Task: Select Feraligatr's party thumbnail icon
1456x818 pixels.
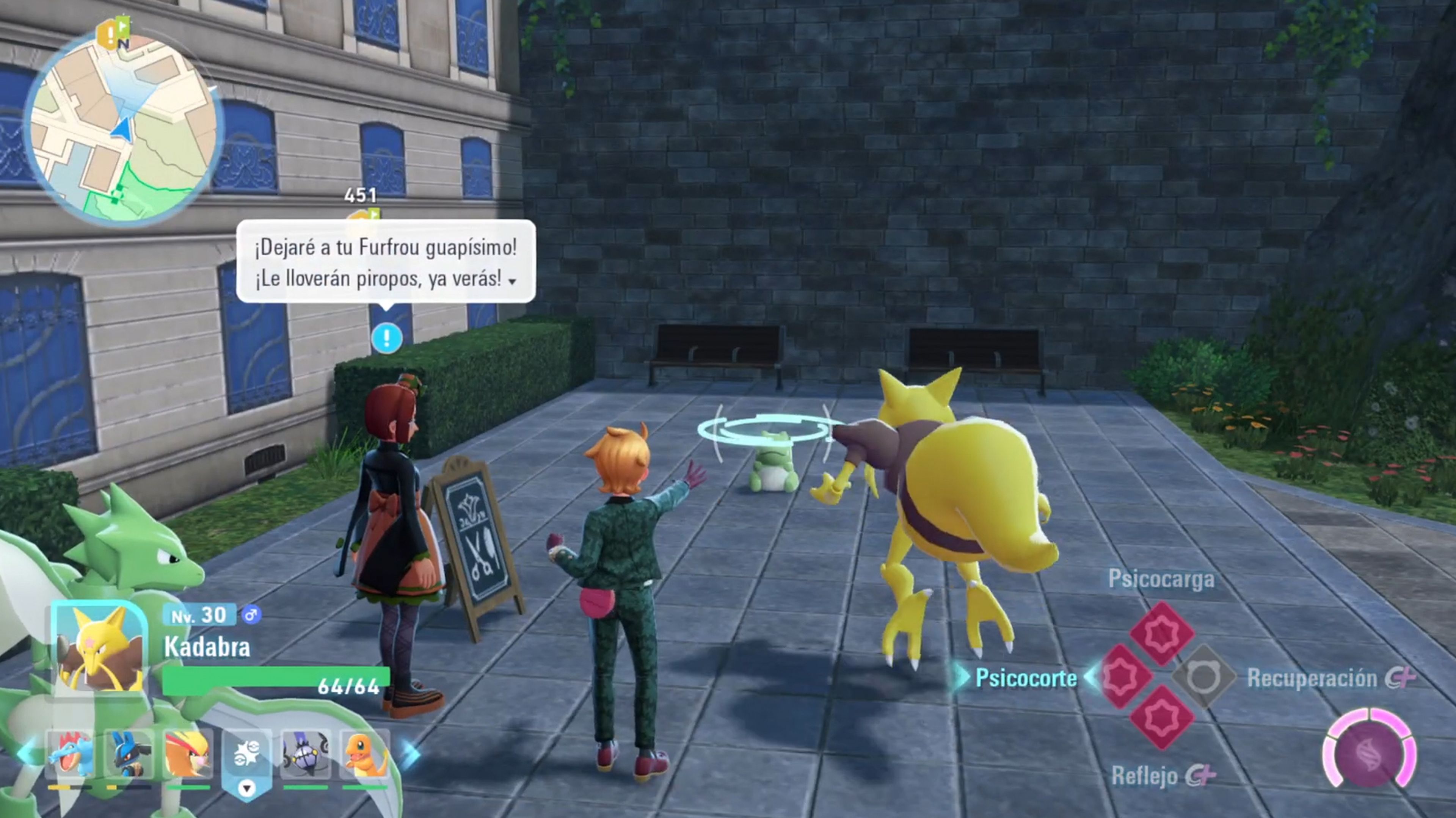Action: (x=69, y=754)
